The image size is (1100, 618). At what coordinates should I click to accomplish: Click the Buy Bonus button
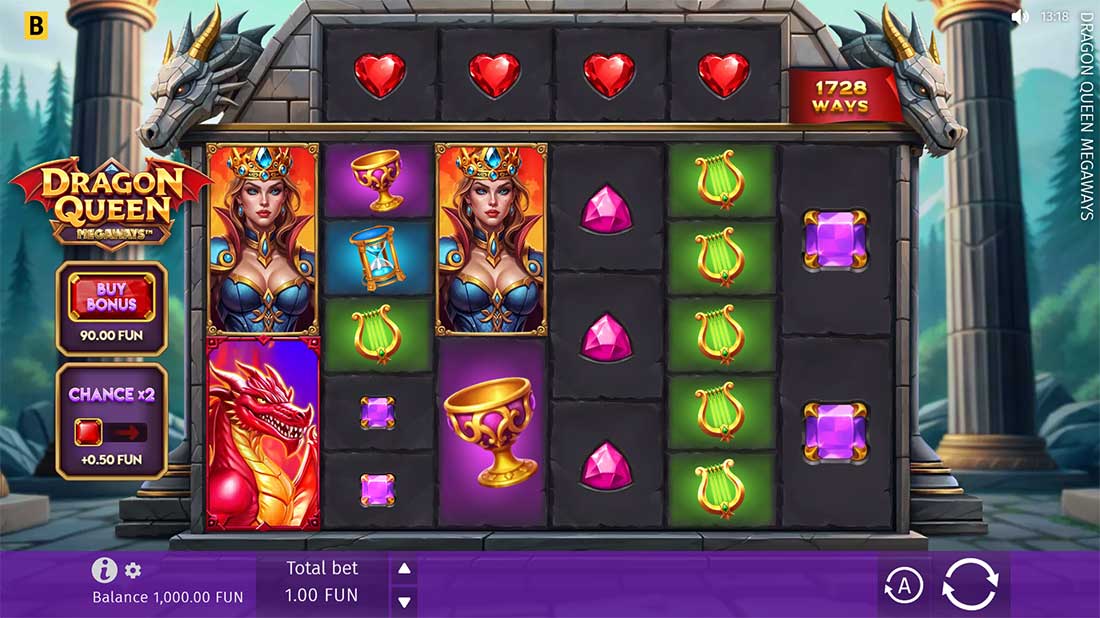click(x=111, y=296)
